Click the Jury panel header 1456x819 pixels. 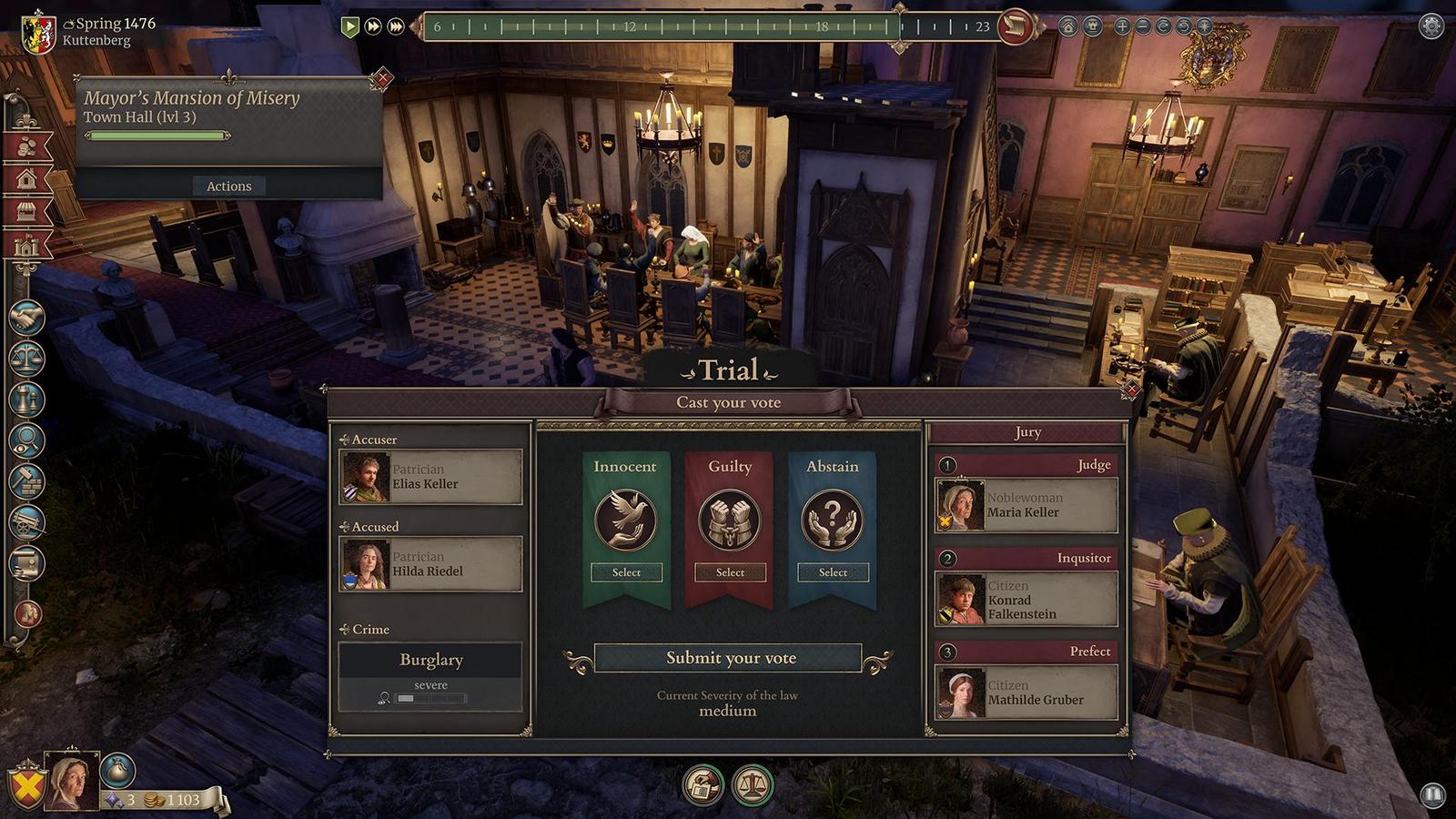click(x=1026, y=432)
